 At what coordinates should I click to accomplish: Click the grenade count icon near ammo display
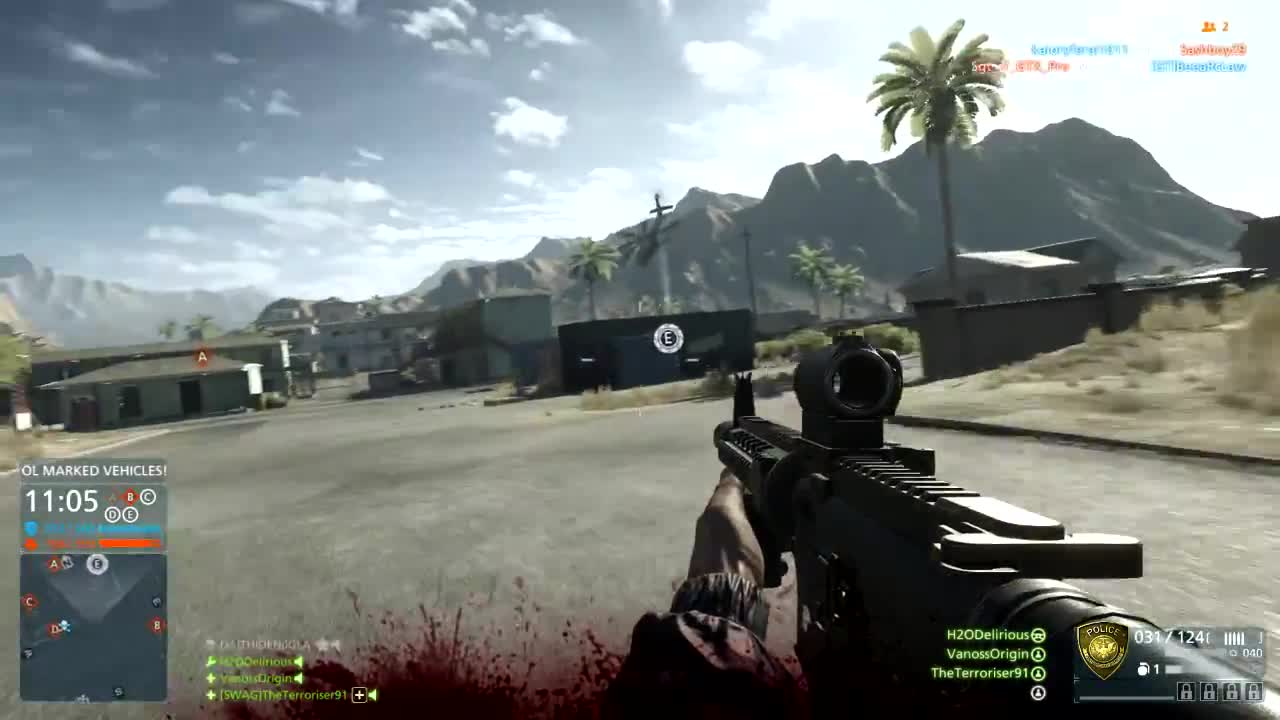coord(1143,669)
